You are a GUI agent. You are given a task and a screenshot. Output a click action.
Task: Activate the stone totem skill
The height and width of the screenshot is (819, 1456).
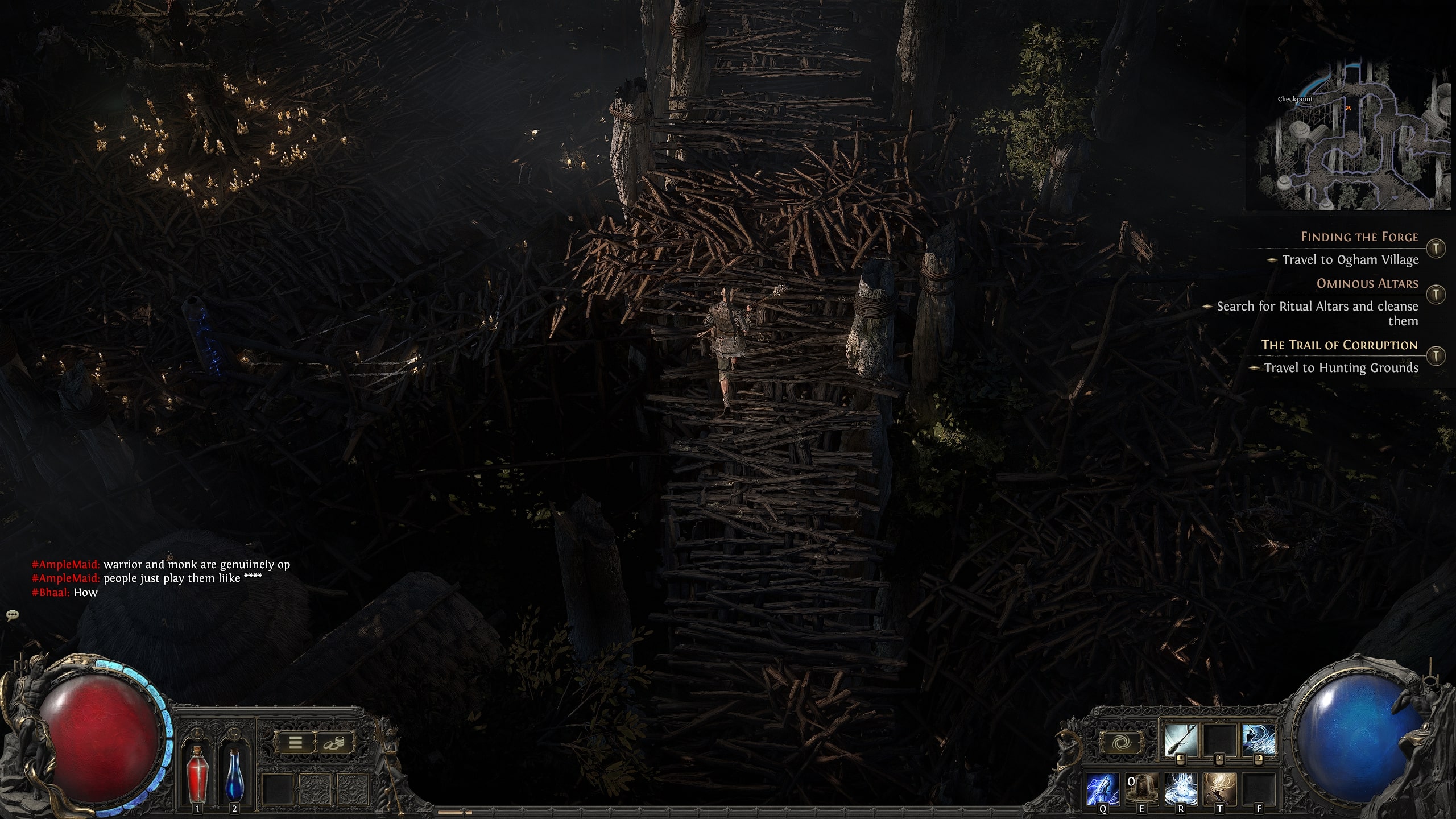click(x=1141, y=789)
